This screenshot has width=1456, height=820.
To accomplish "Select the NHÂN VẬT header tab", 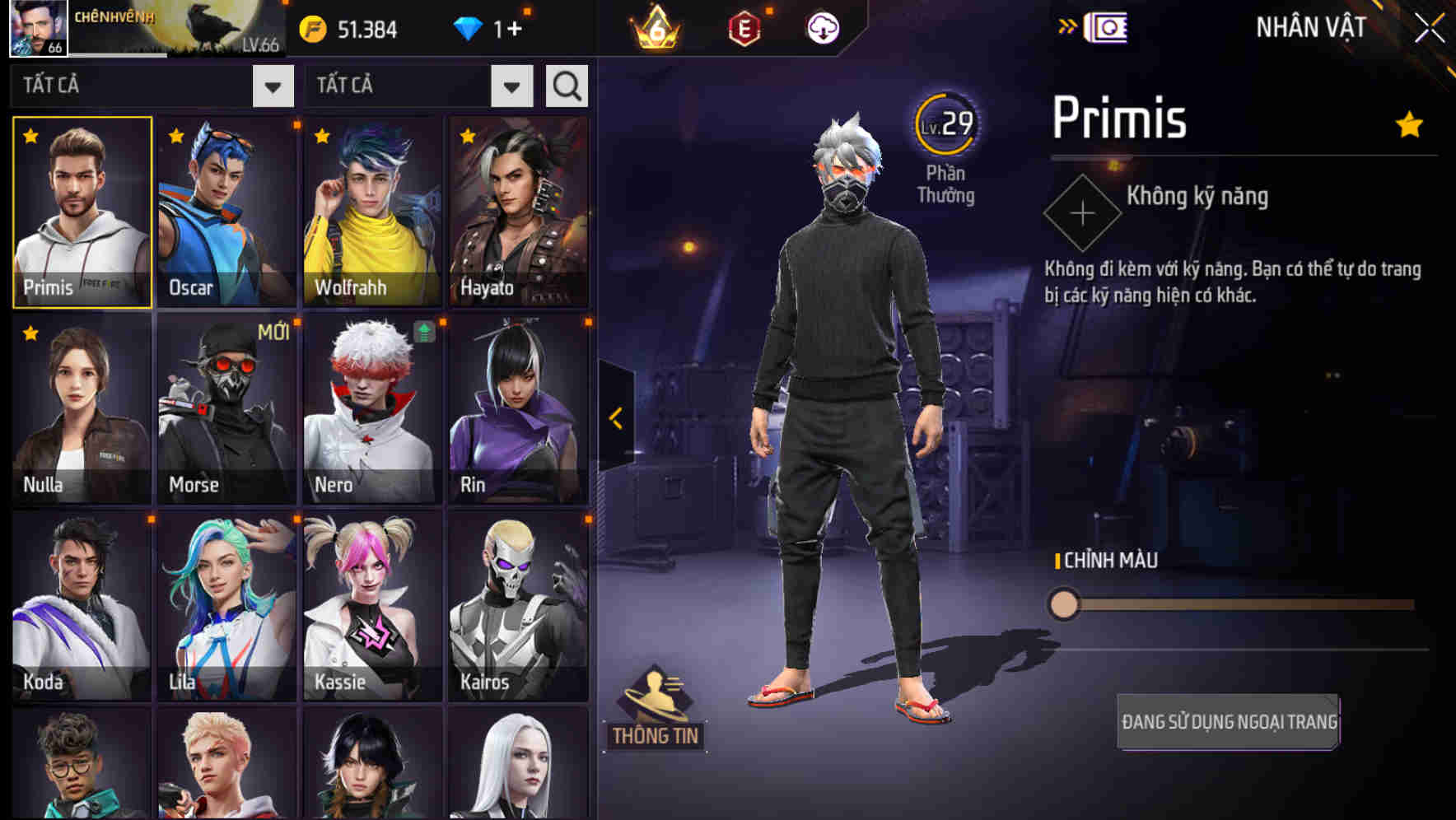I will [1311, 27].
